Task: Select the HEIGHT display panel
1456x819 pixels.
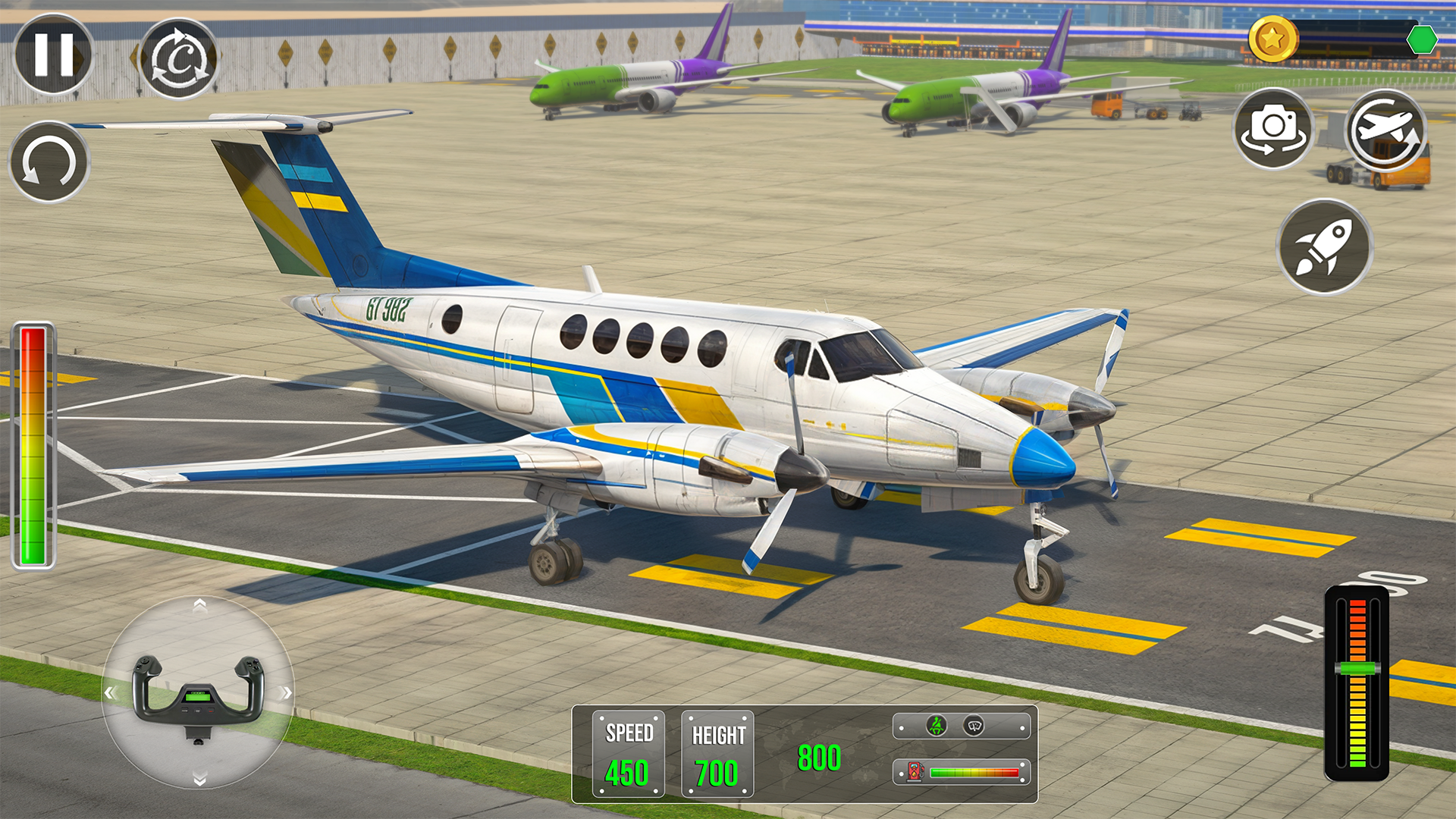Action: pos(716,751)
